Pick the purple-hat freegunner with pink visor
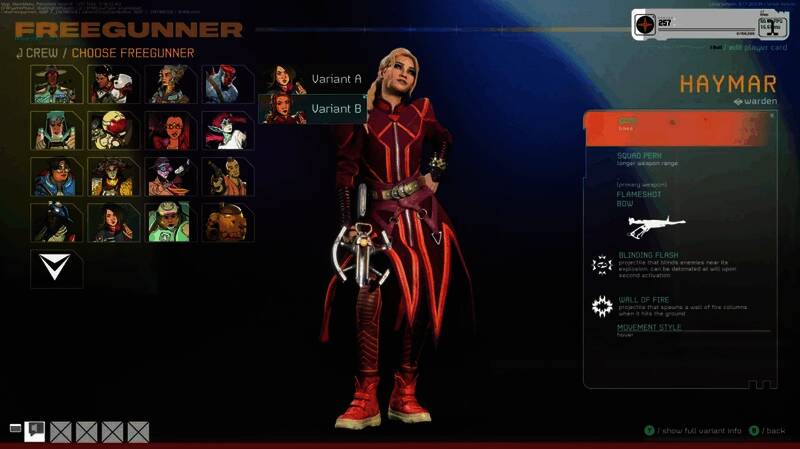This screenshot has height=449, width=800. click(x=170, y=177)
